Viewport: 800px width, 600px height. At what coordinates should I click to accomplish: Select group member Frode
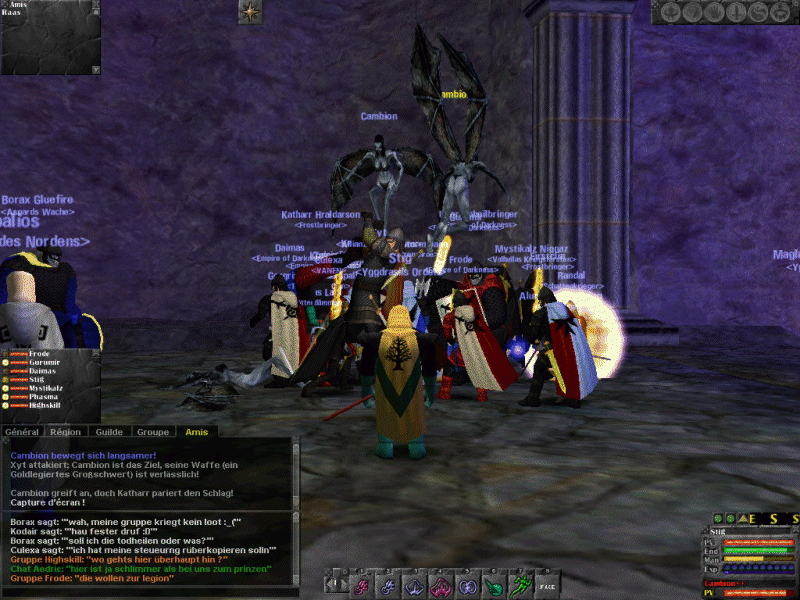point(39,354)
